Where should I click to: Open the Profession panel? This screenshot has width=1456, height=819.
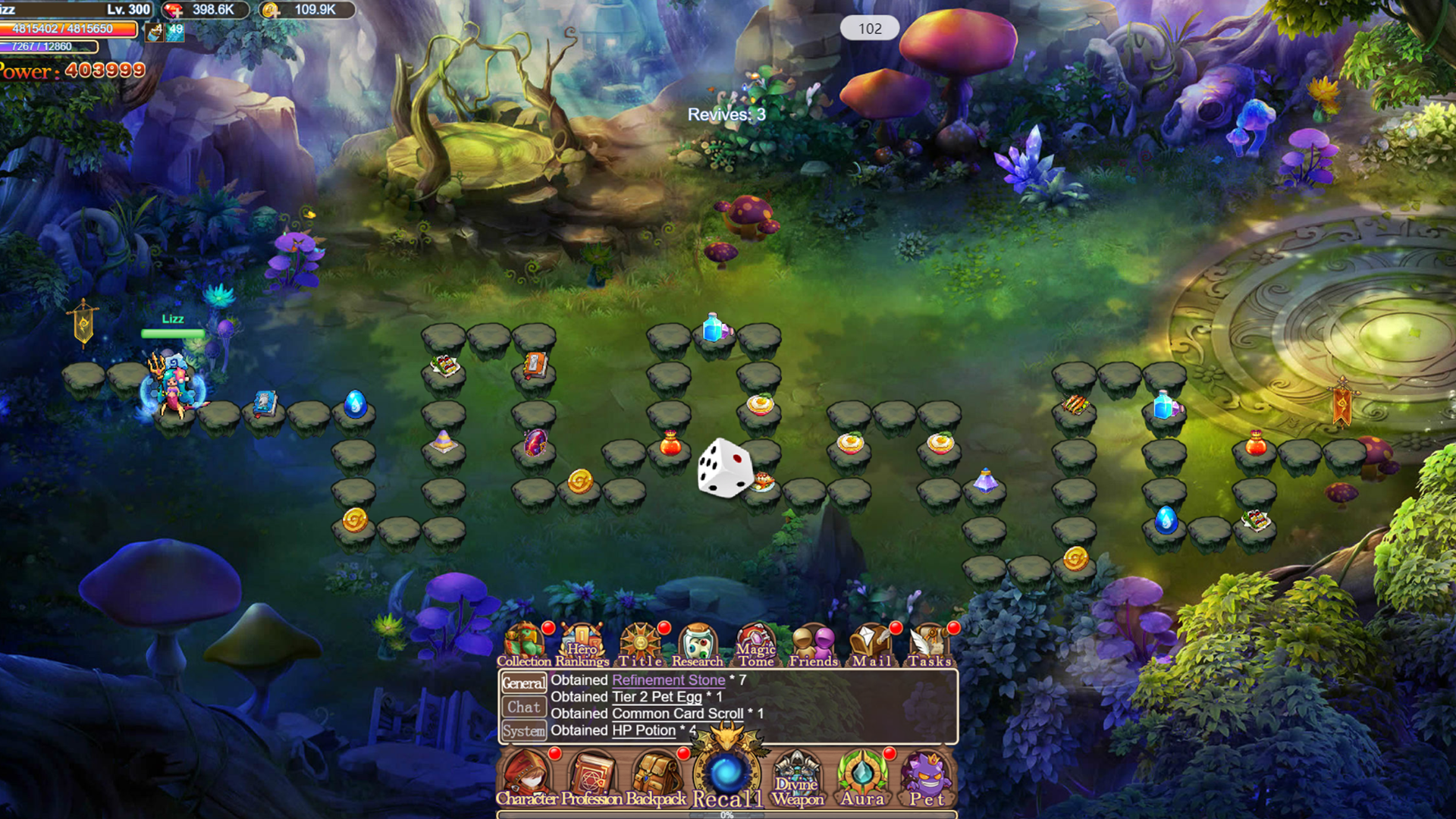(x=591, y=777)
